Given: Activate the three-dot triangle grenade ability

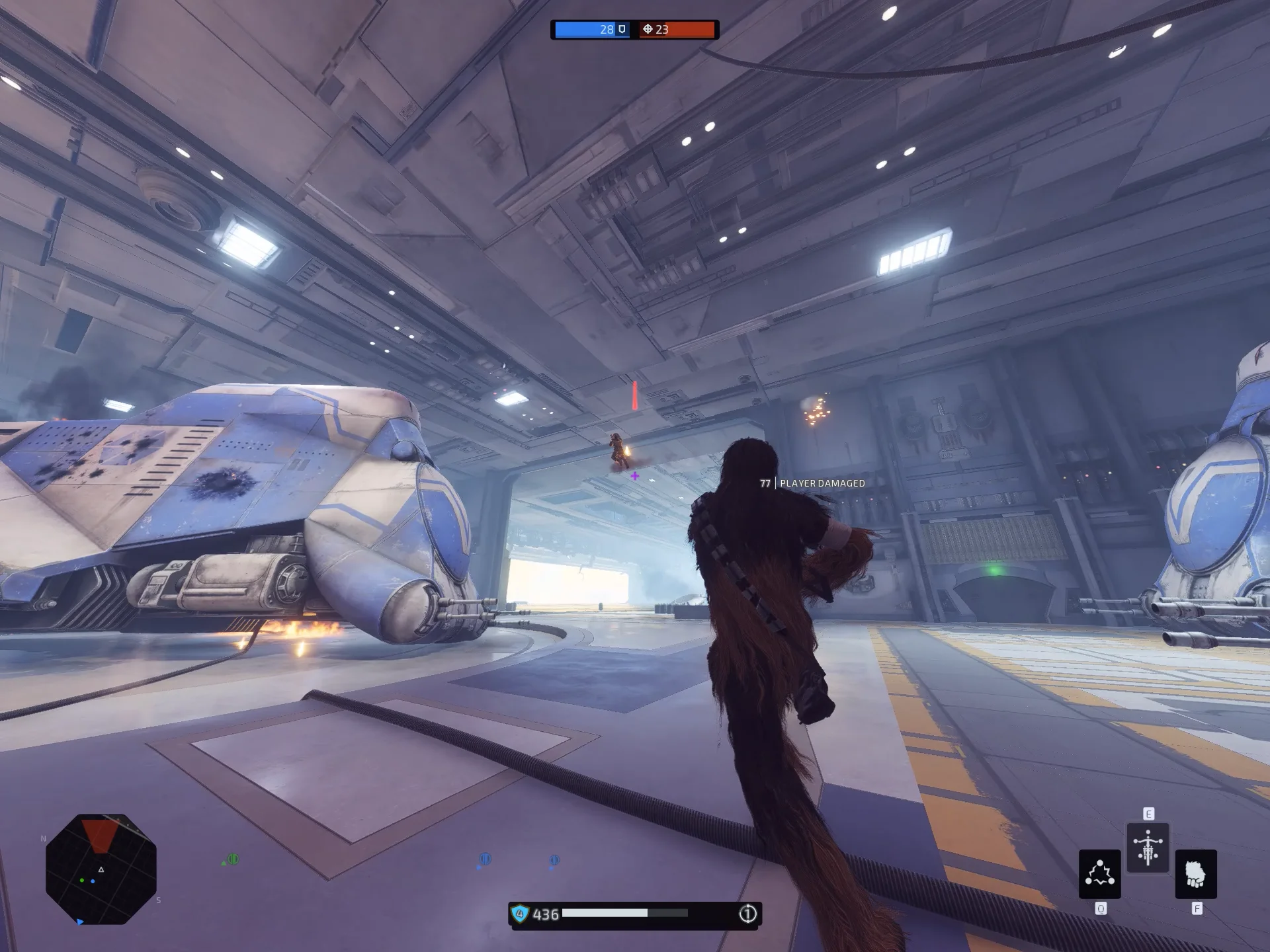Looking at the screenshot, I should pyautogui.click(x=1099, y=873).
